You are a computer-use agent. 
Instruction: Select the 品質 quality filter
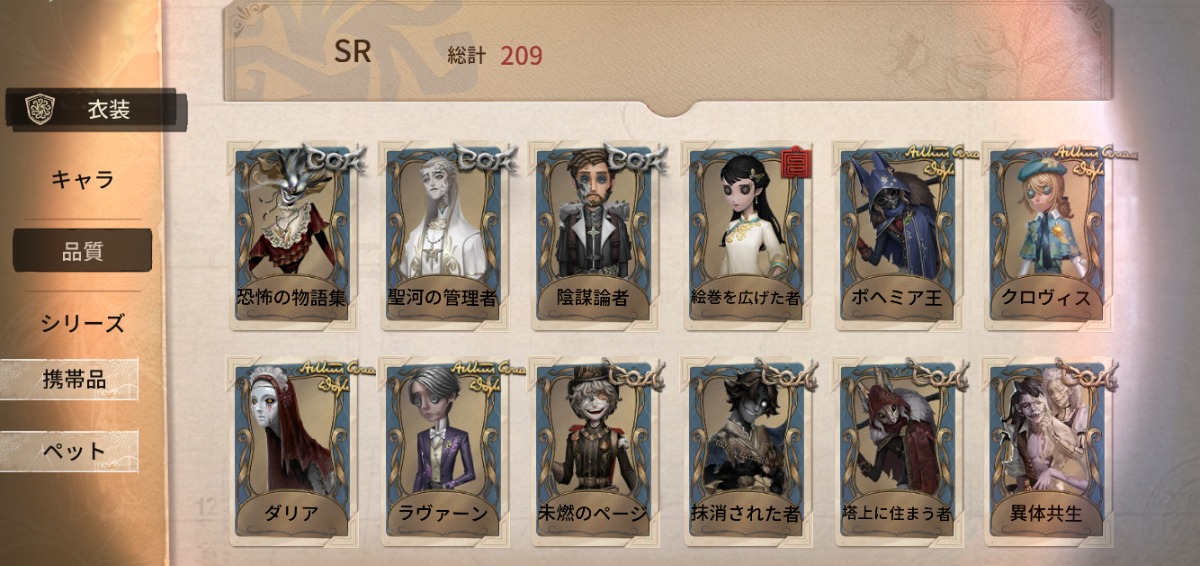pos(82,251)
